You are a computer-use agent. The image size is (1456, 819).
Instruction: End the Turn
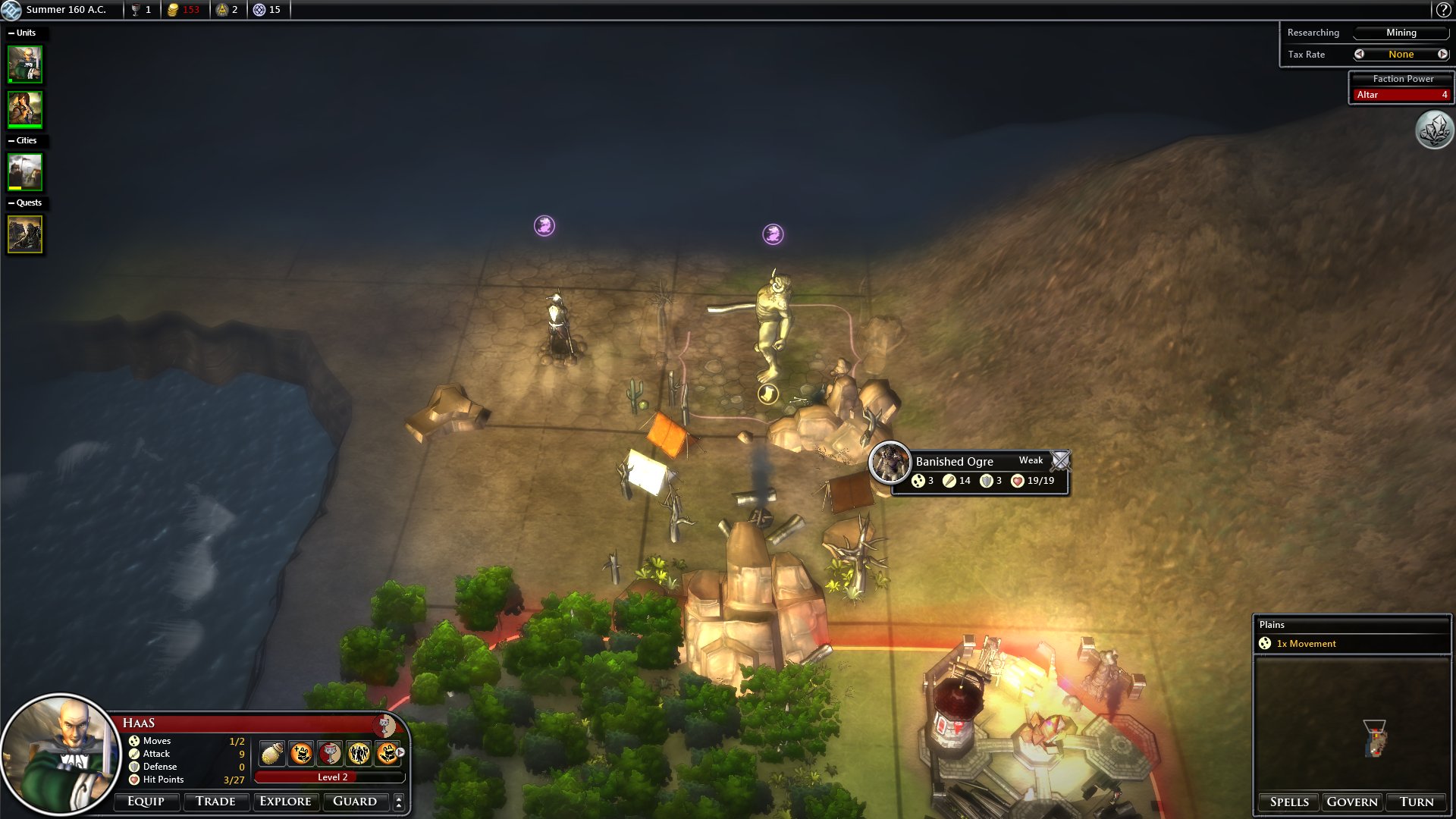pos(1417,802)
